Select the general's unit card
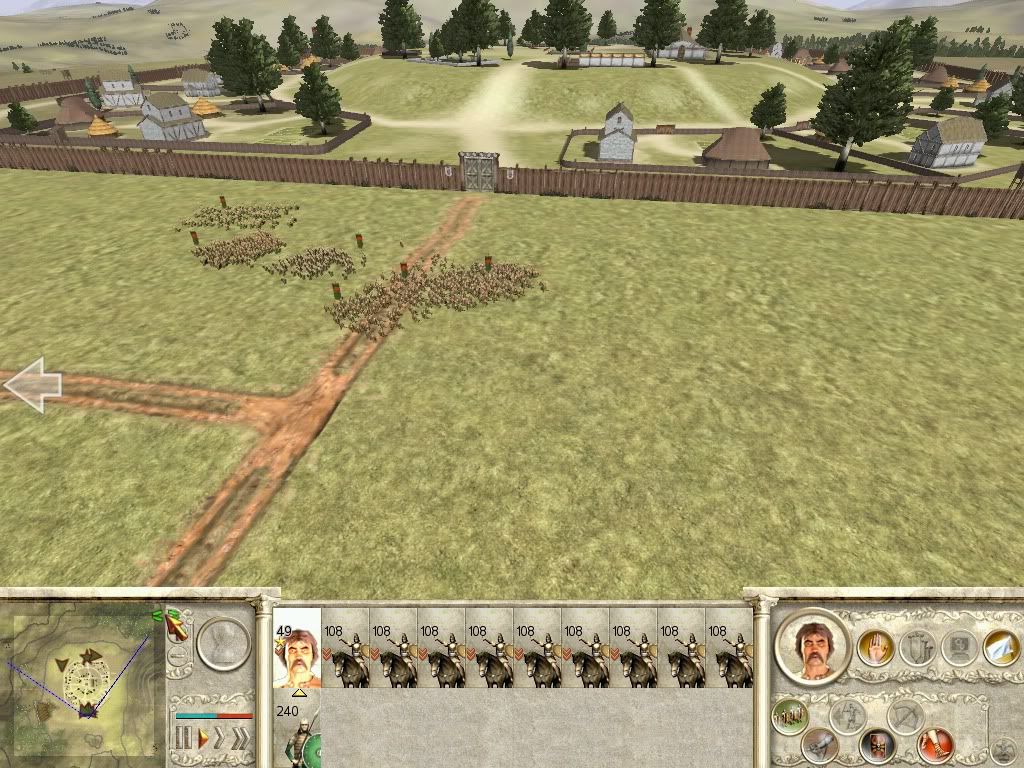The height and width of the screenshot is (768, 1024). 297,648
